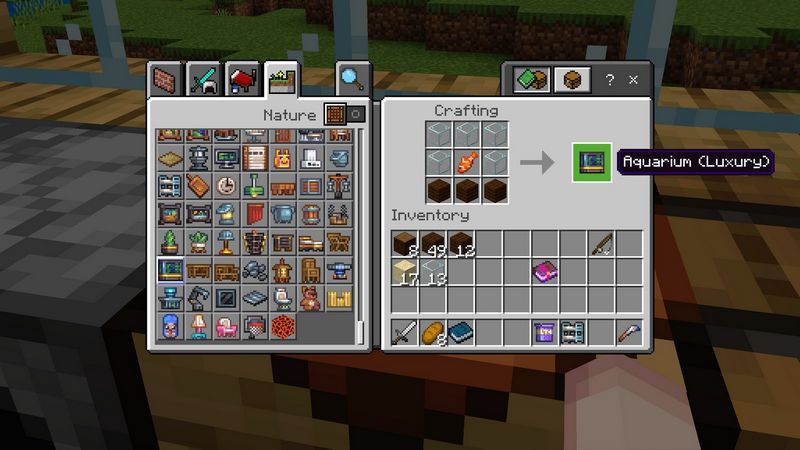Take the Aquarium (Luxury) from the output slot

pos(591,162)
